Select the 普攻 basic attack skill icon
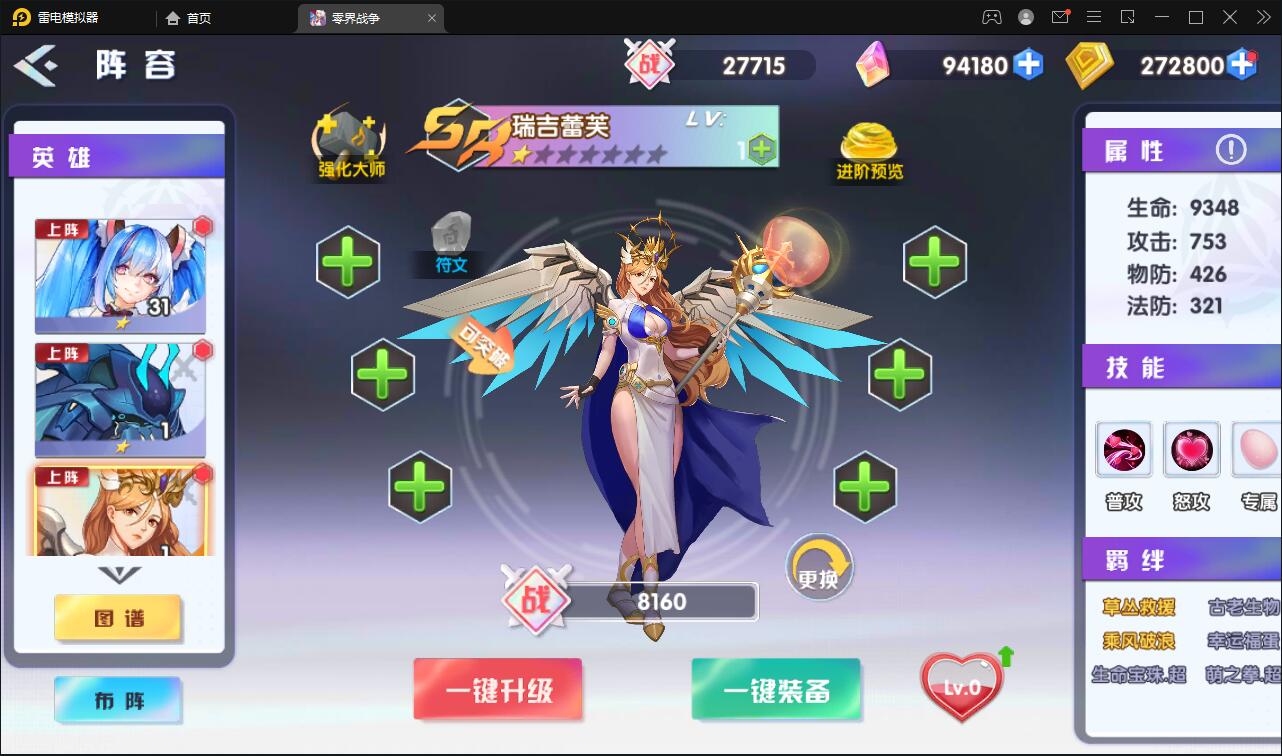Image resolution: width=1282 pixels, height=756 pixels. 1123,450
